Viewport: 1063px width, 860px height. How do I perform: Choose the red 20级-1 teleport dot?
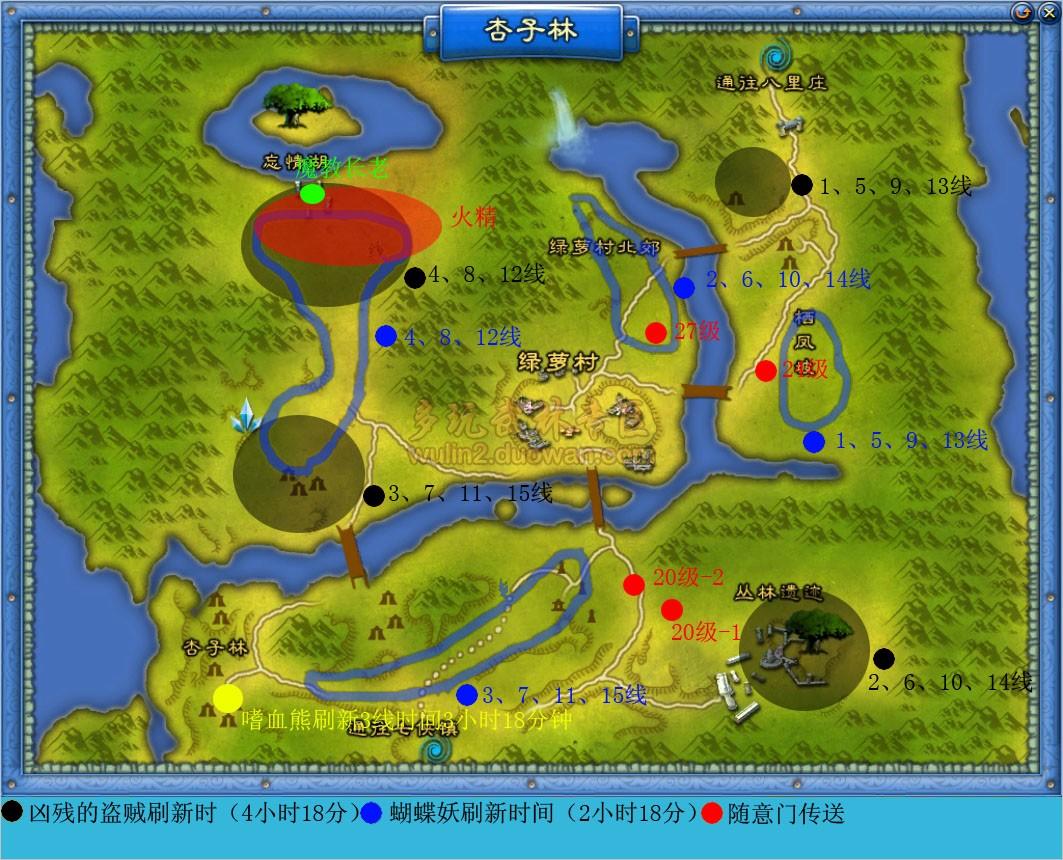click(x=672, y=609)
